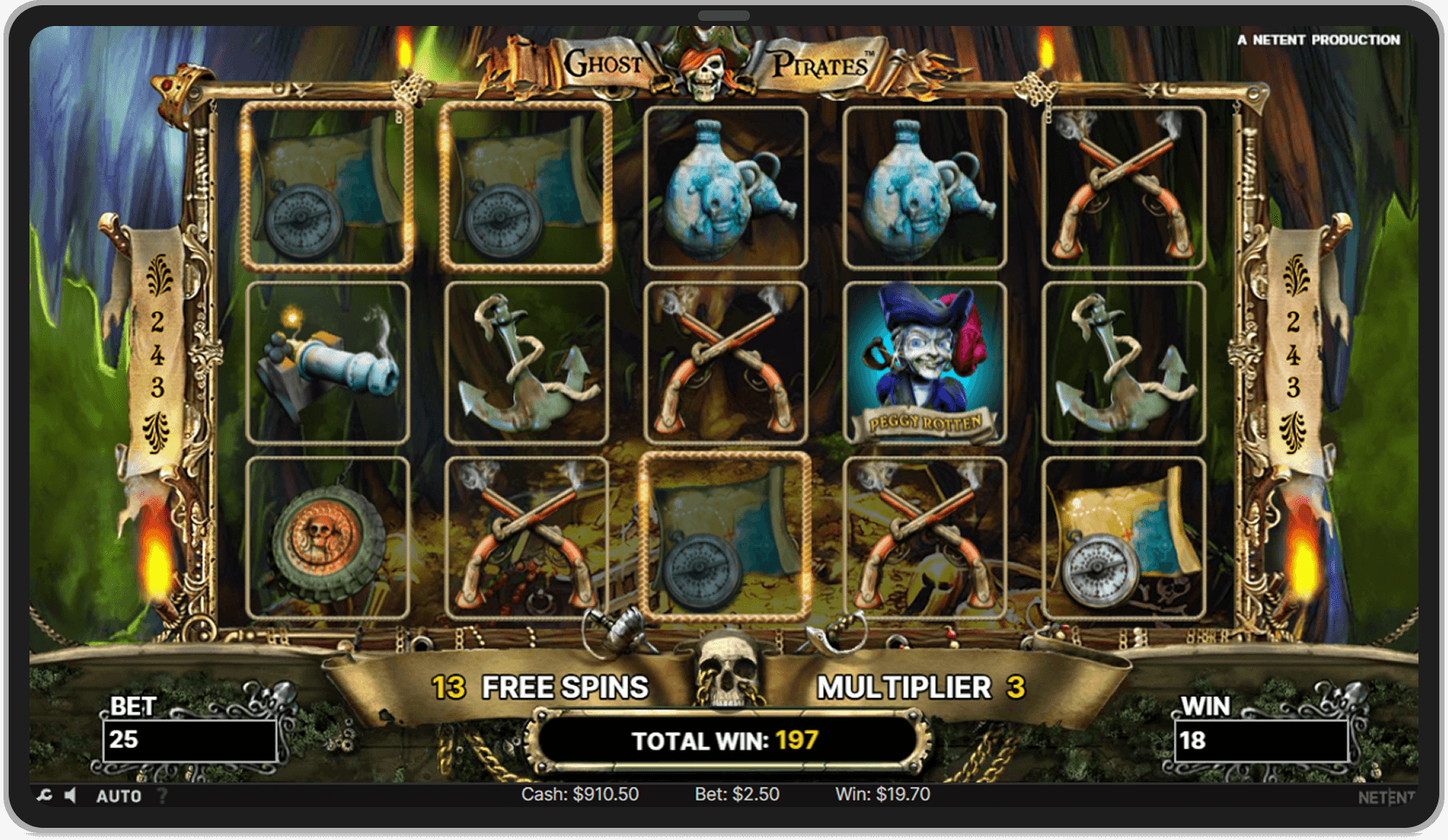Mute sound using the speaker icon
1448x840 pixels.
pos(69,796)
